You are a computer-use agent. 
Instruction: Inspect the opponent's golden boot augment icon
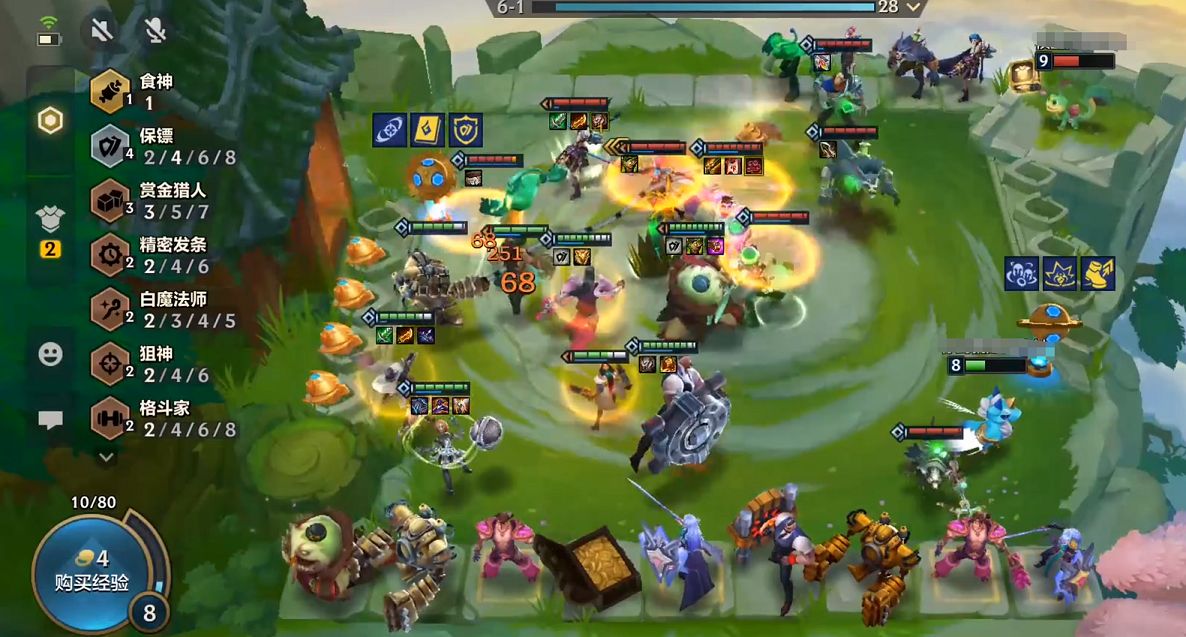pyautogui.click(x=1097, y=273)
